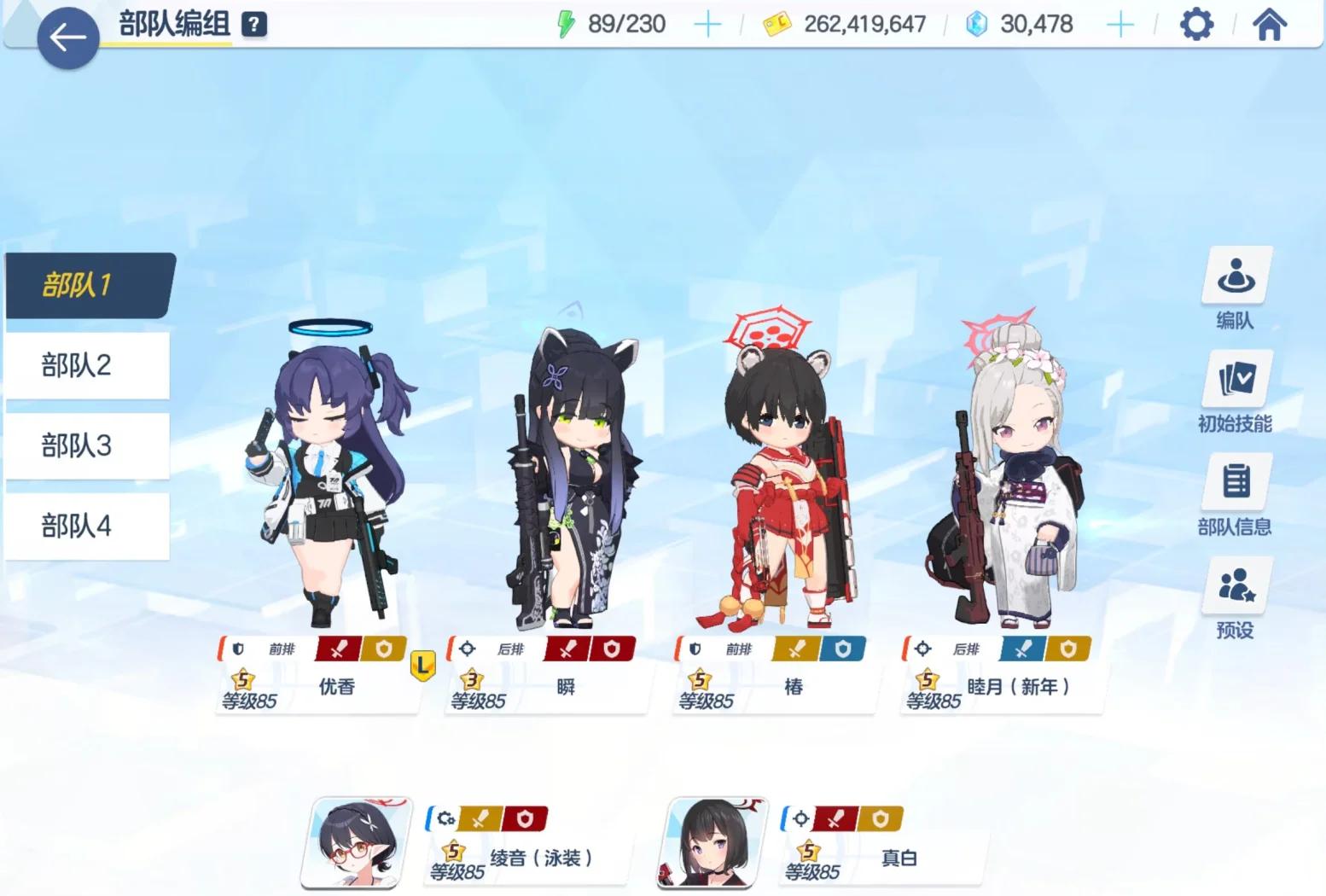Open 初始技能 initial skills
The width and height of the screenshot is (1326, 896).
point(1236,393)
